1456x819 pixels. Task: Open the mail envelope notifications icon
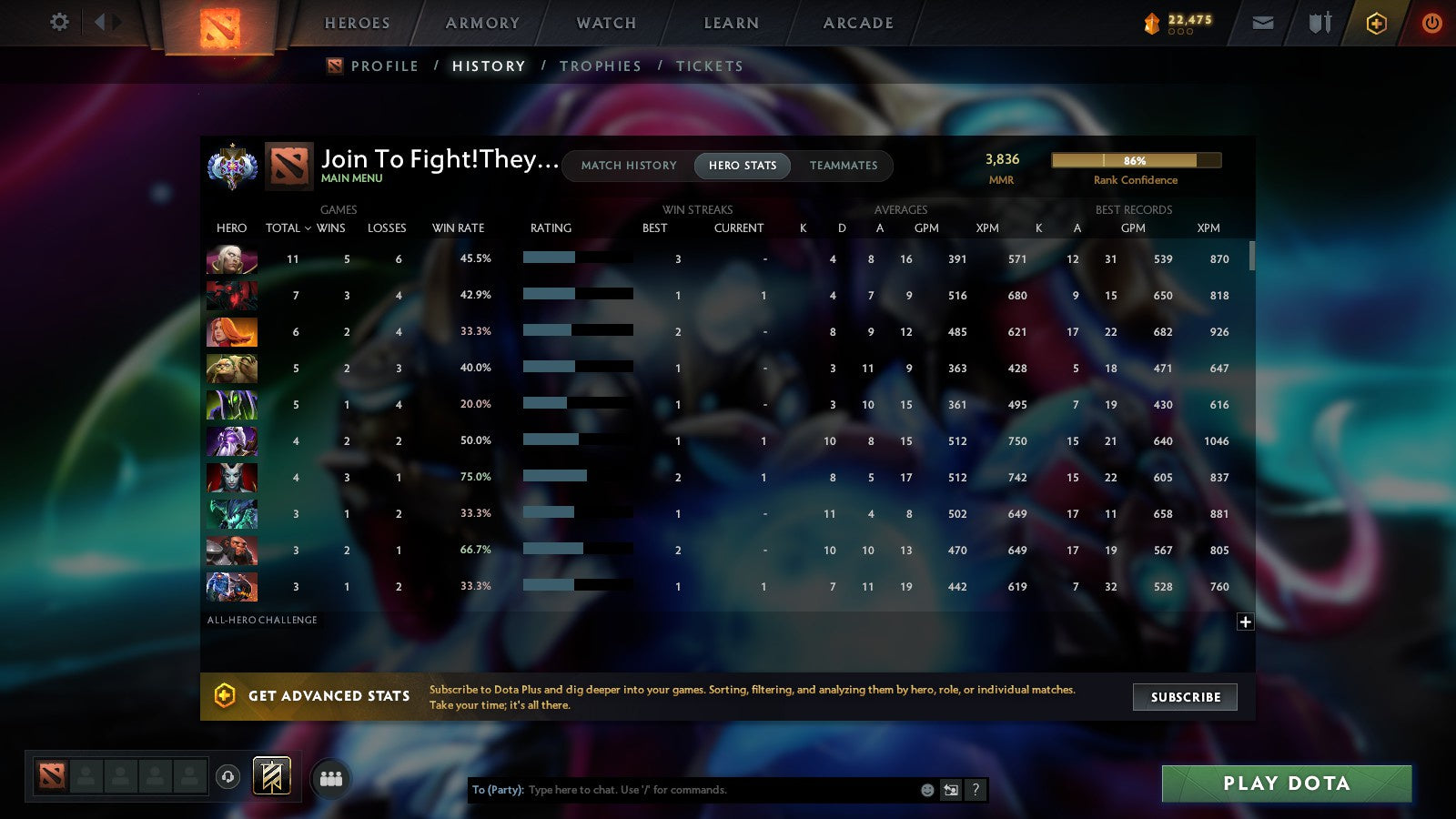tap(1263, 23)
